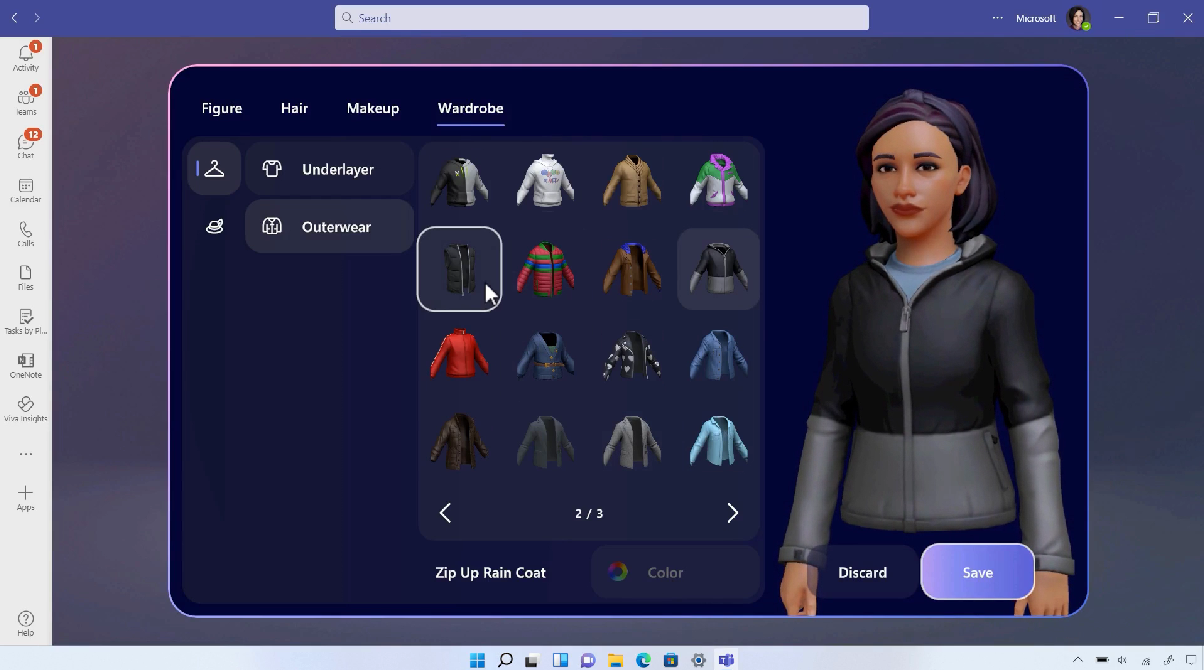Select the Underlayer category
This screenshot has width=1204, height=670.
(x=329, y=169)
